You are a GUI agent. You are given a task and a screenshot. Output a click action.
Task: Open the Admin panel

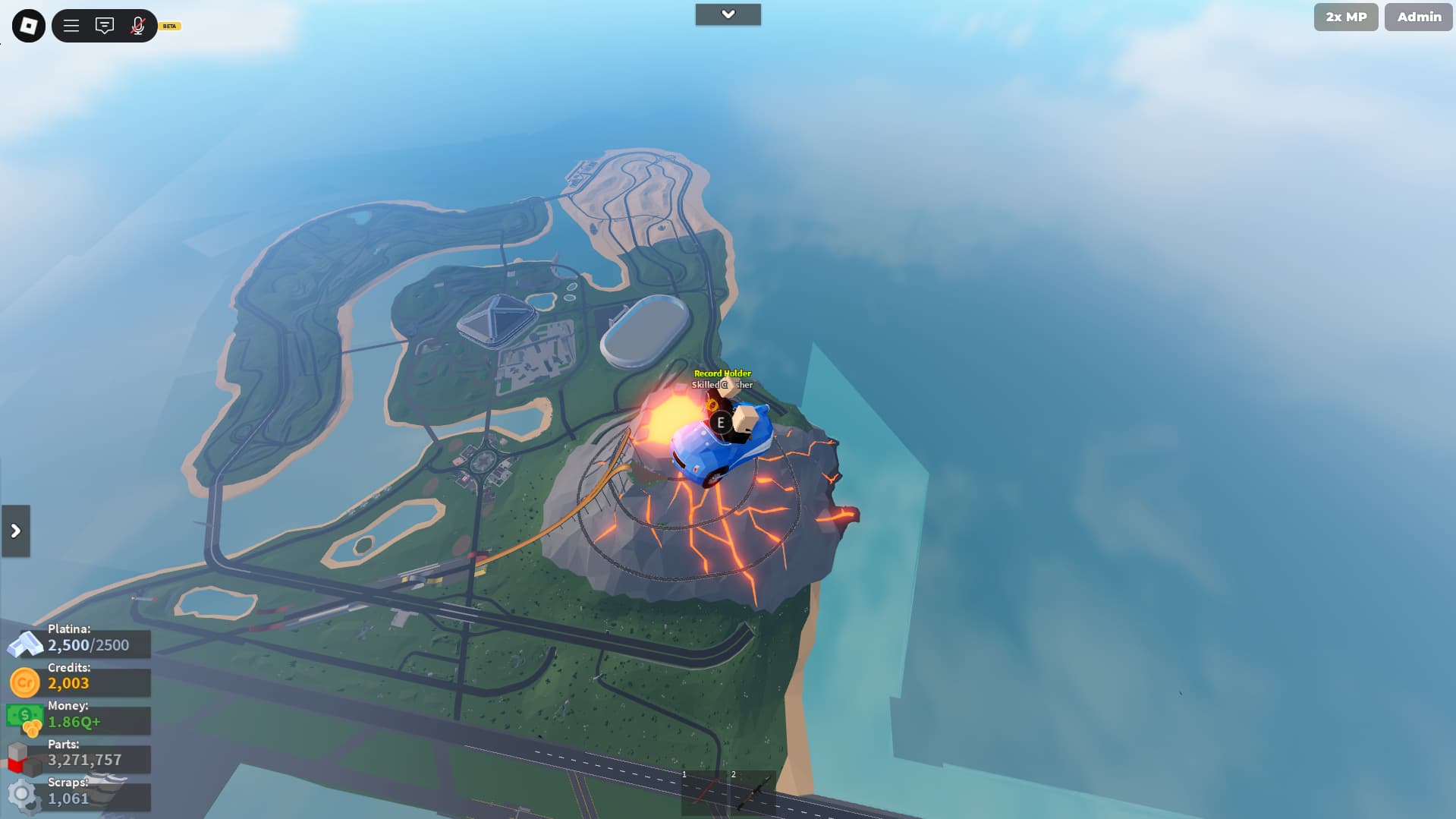(x=1418, y=17)
